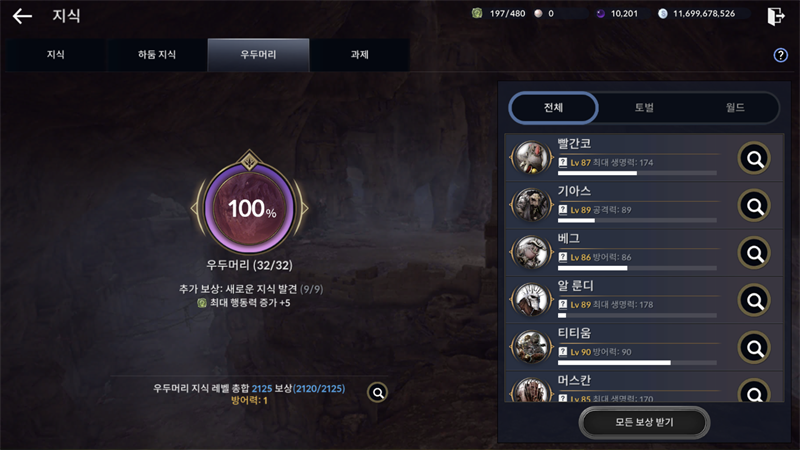
Task: View 베그 details via magnifier
Action: pos(754,254)
